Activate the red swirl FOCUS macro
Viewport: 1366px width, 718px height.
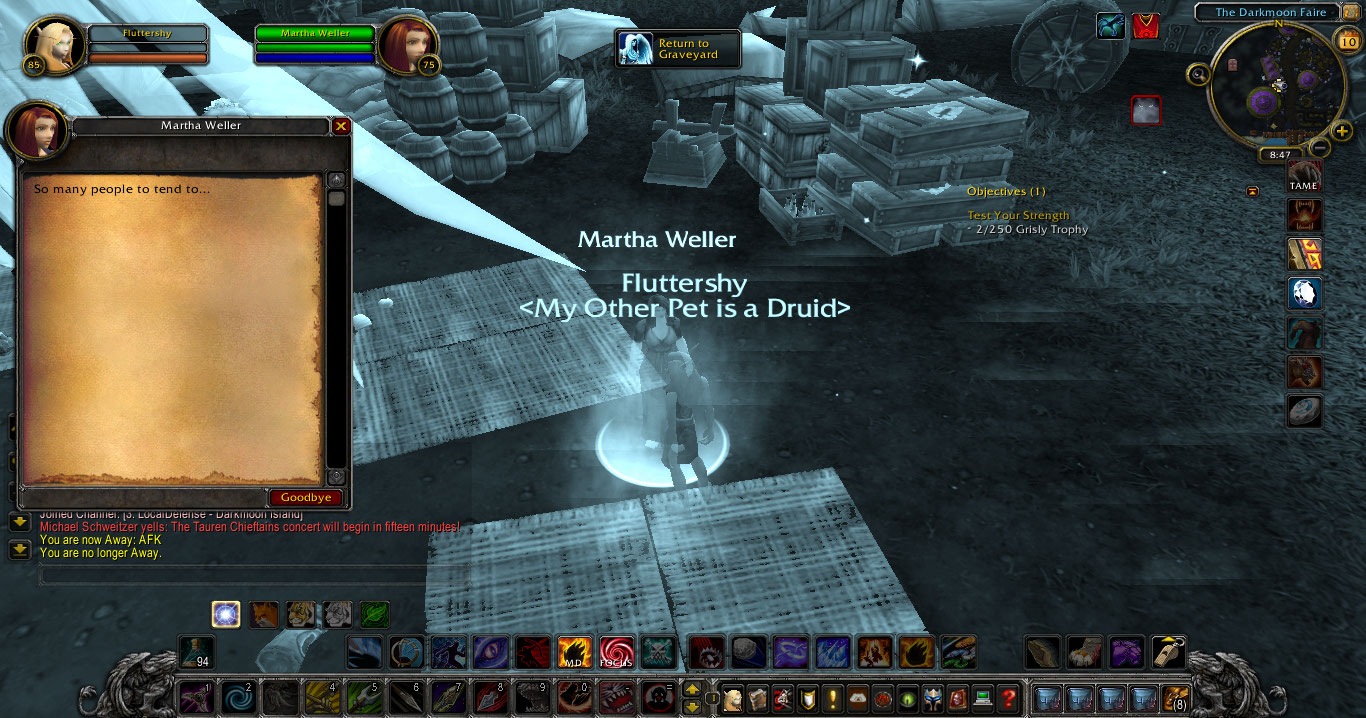(x=616, y=652)
